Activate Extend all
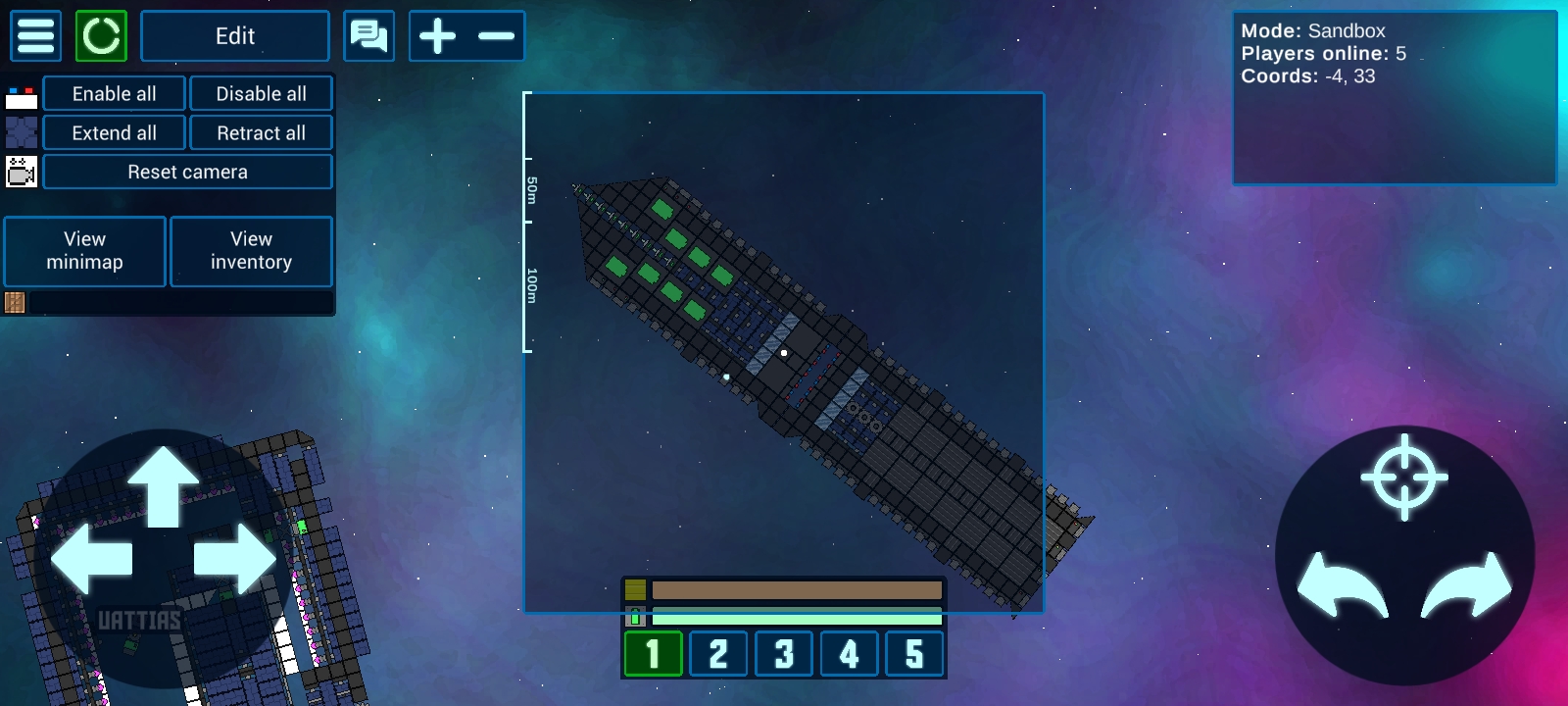Screen dimensions: 1568x706 click(115, 133)
